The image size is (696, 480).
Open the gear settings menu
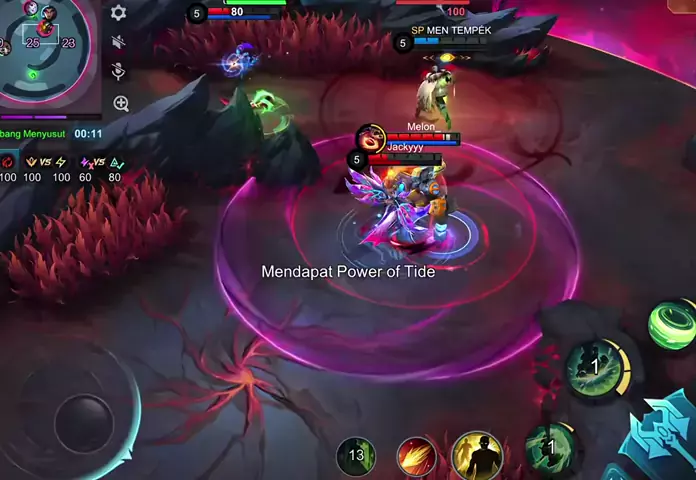[x=119, y=13]
